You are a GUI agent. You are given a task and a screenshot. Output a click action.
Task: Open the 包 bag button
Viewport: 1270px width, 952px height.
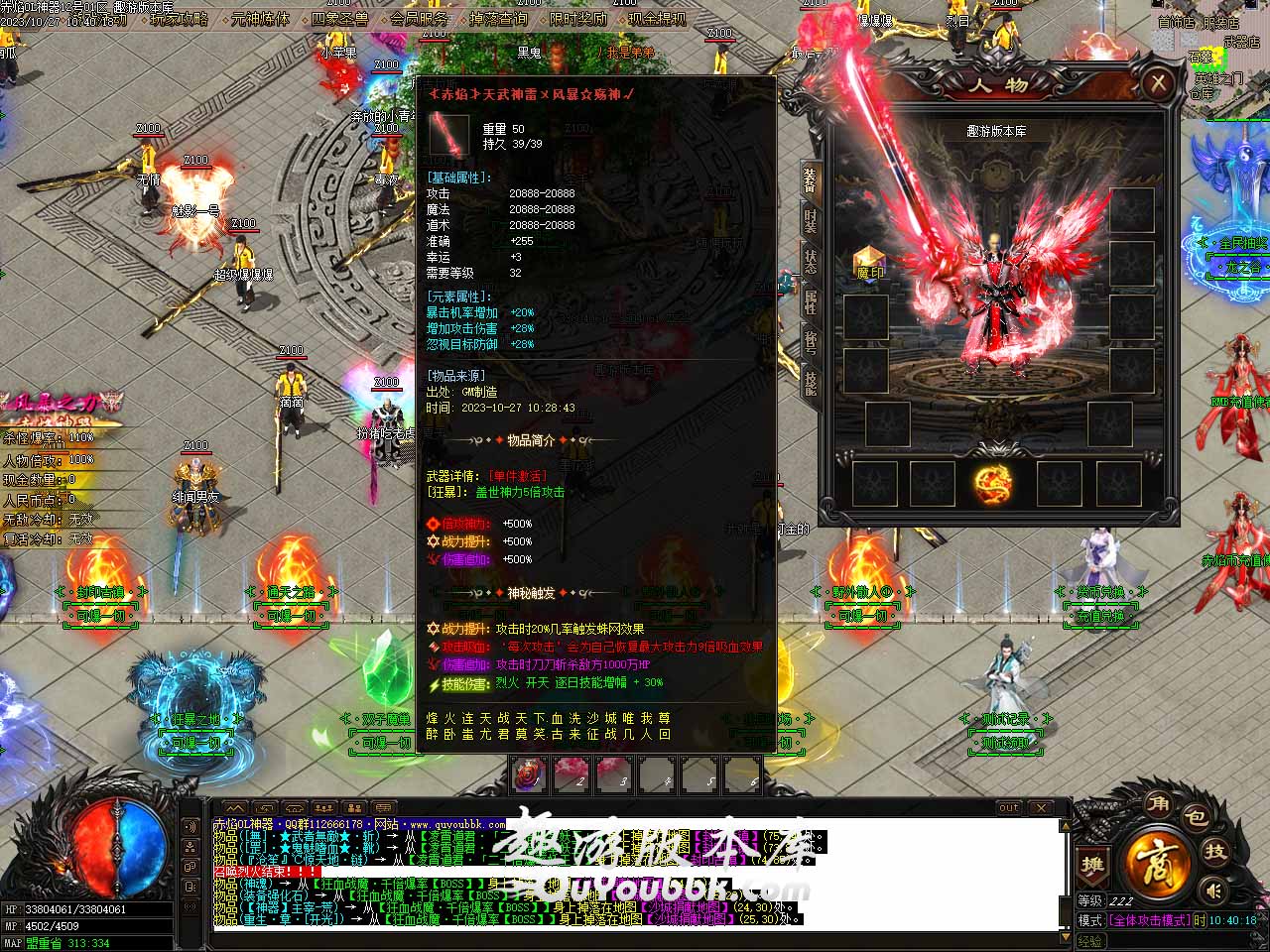[x=1197, y=817]
